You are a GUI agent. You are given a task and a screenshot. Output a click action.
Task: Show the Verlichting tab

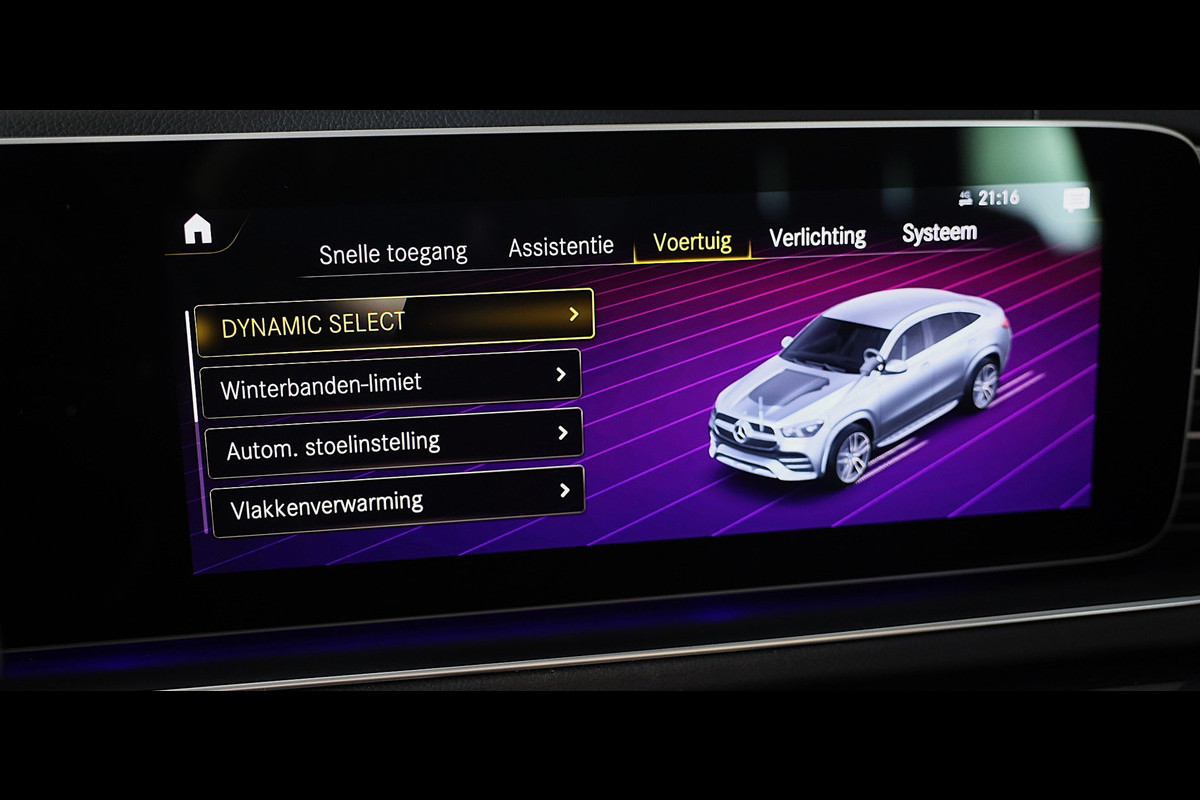[x=817, y=237]
